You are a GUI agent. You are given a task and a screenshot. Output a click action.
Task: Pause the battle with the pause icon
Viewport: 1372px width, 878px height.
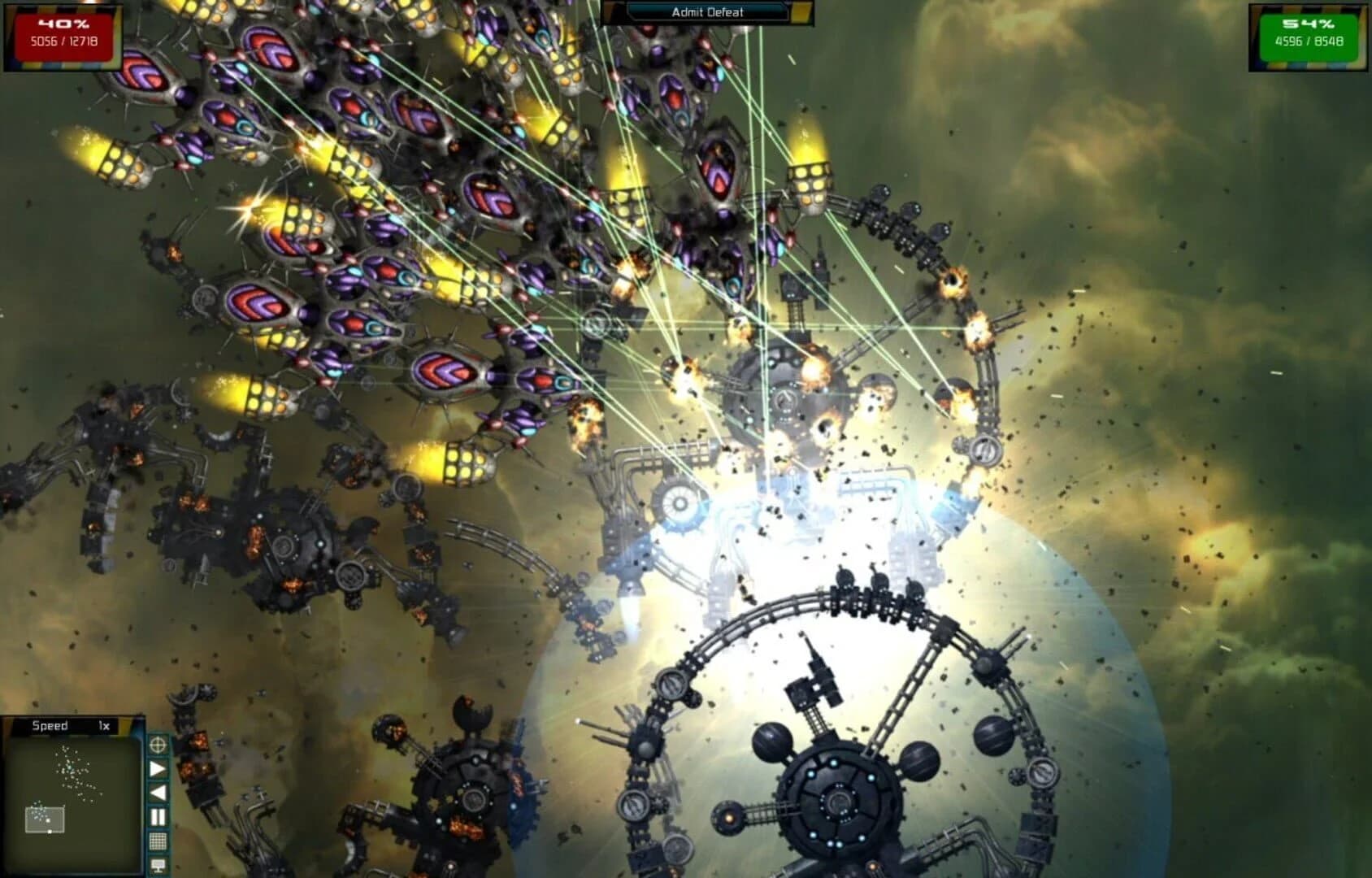[157, 815]
